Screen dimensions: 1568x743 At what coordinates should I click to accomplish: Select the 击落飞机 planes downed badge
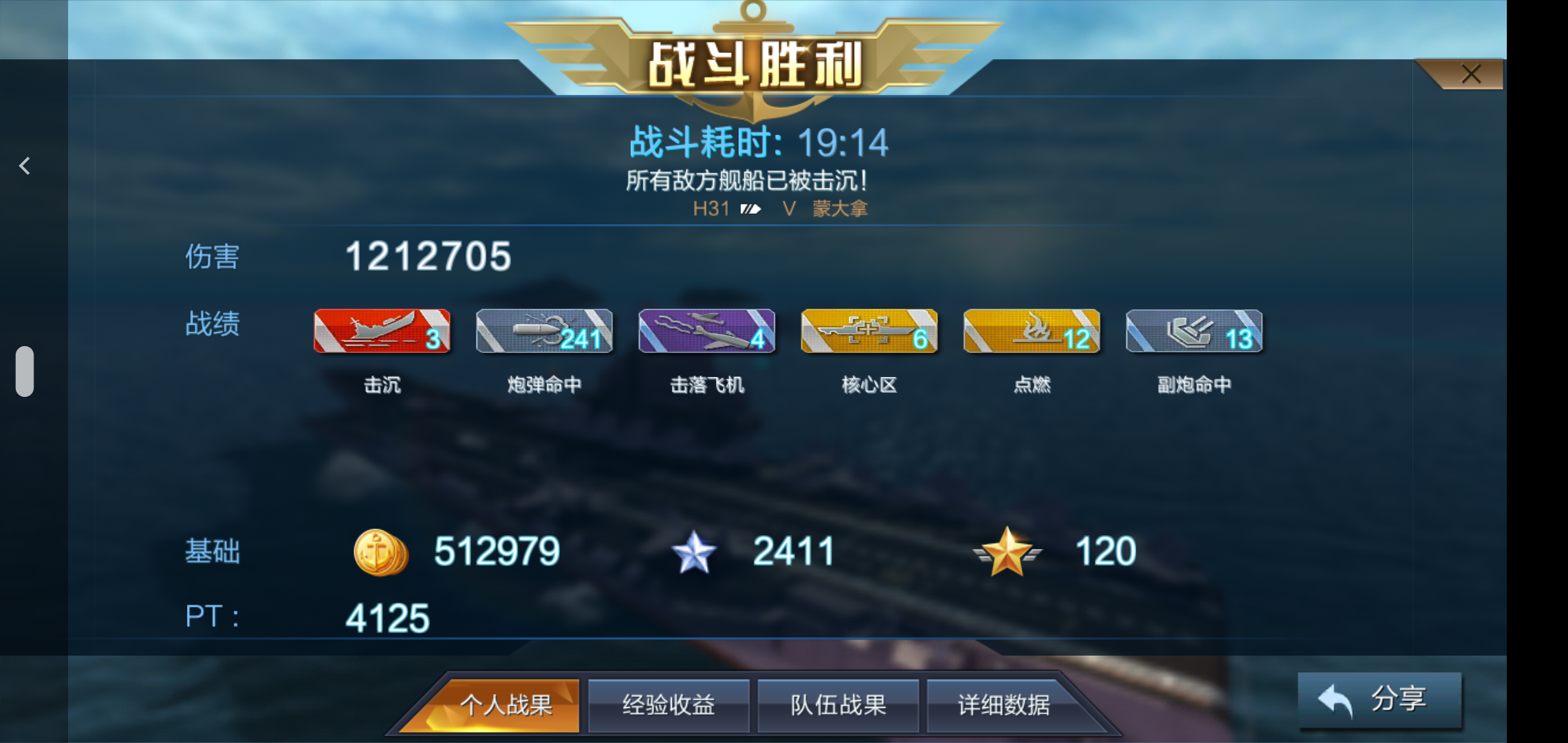pyautogui.click(x=706, y=332)
